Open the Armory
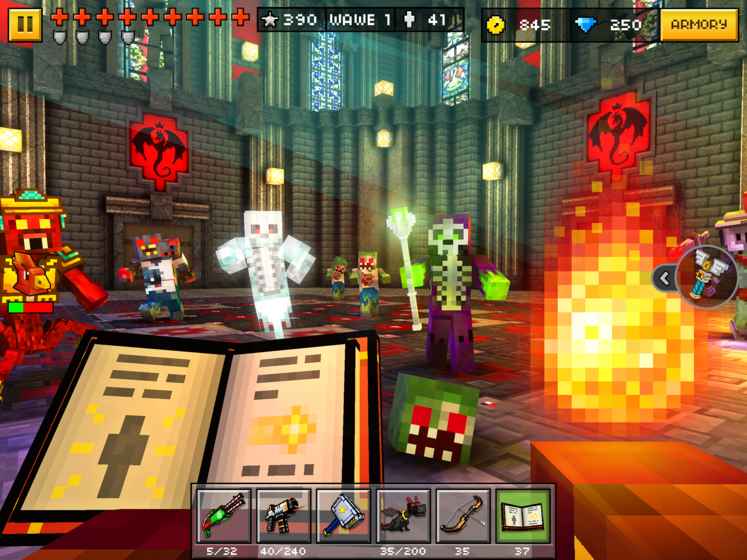Image resolution: width=747 pixels, height=560 pixels. tap(698, 24)
